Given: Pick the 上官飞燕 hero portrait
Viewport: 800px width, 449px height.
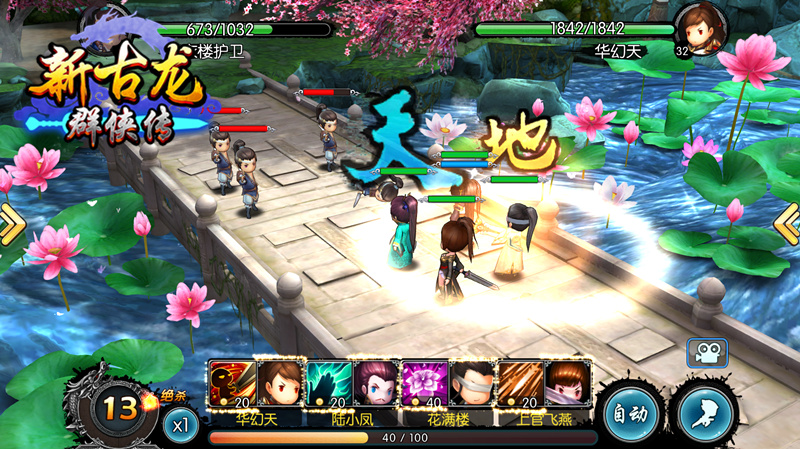Looking at the screenshot, I should click(567, 384).
